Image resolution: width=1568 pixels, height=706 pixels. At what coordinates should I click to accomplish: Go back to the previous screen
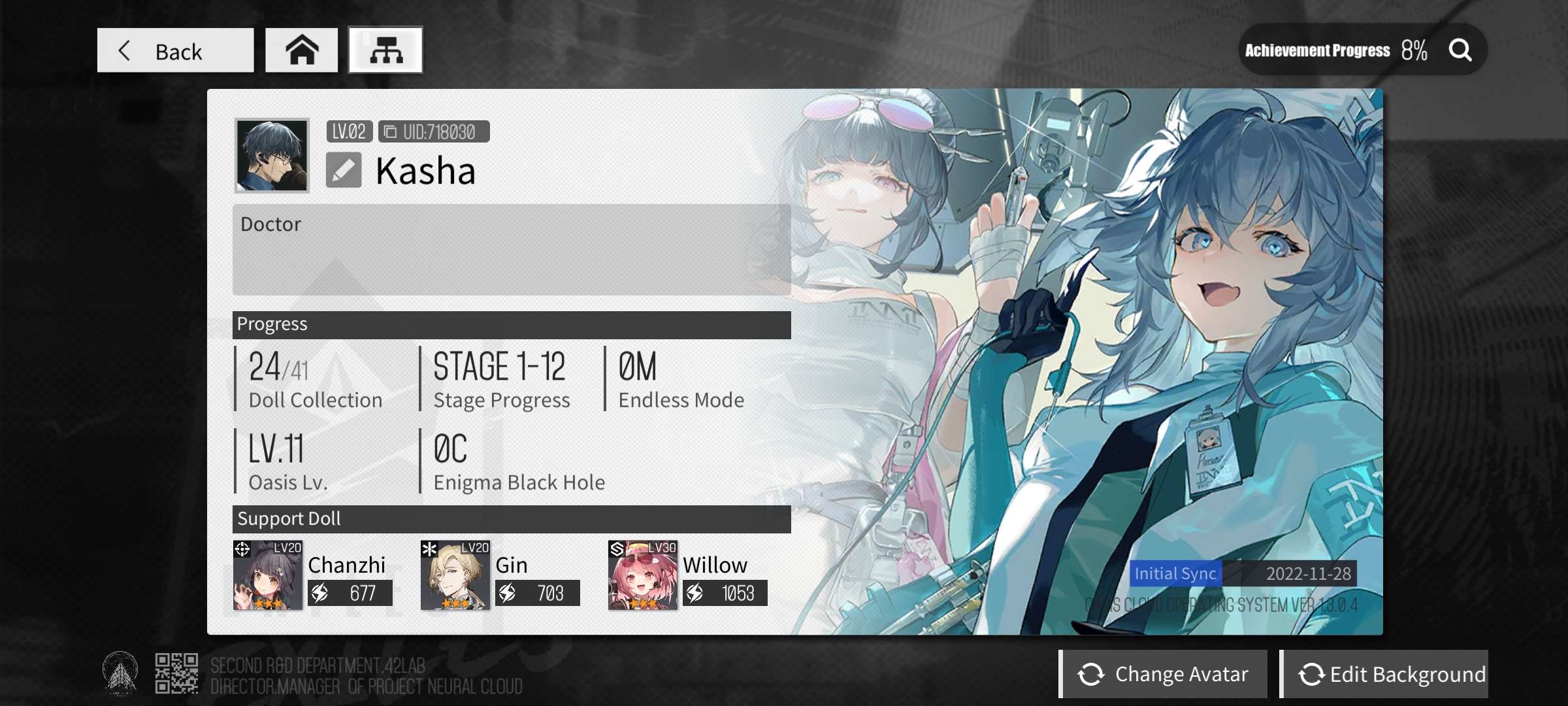coord(175,50)
